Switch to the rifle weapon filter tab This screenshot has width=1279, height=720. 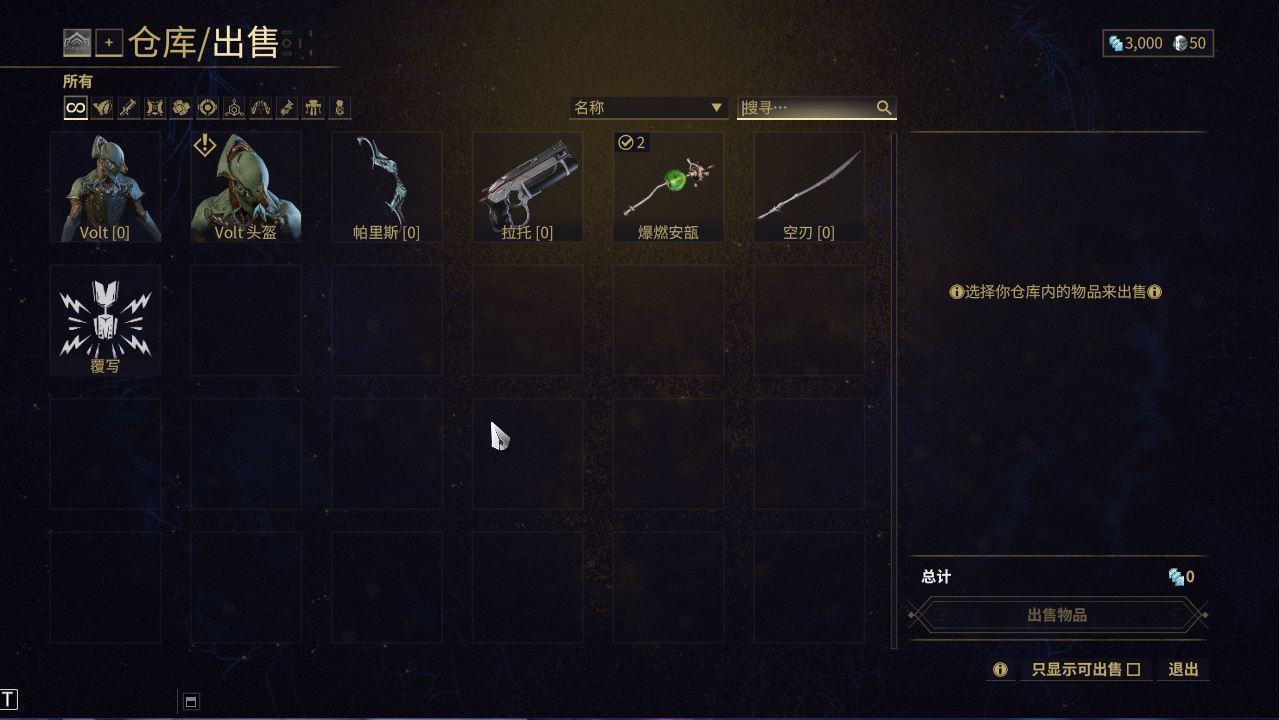click(x=128, y=108)
